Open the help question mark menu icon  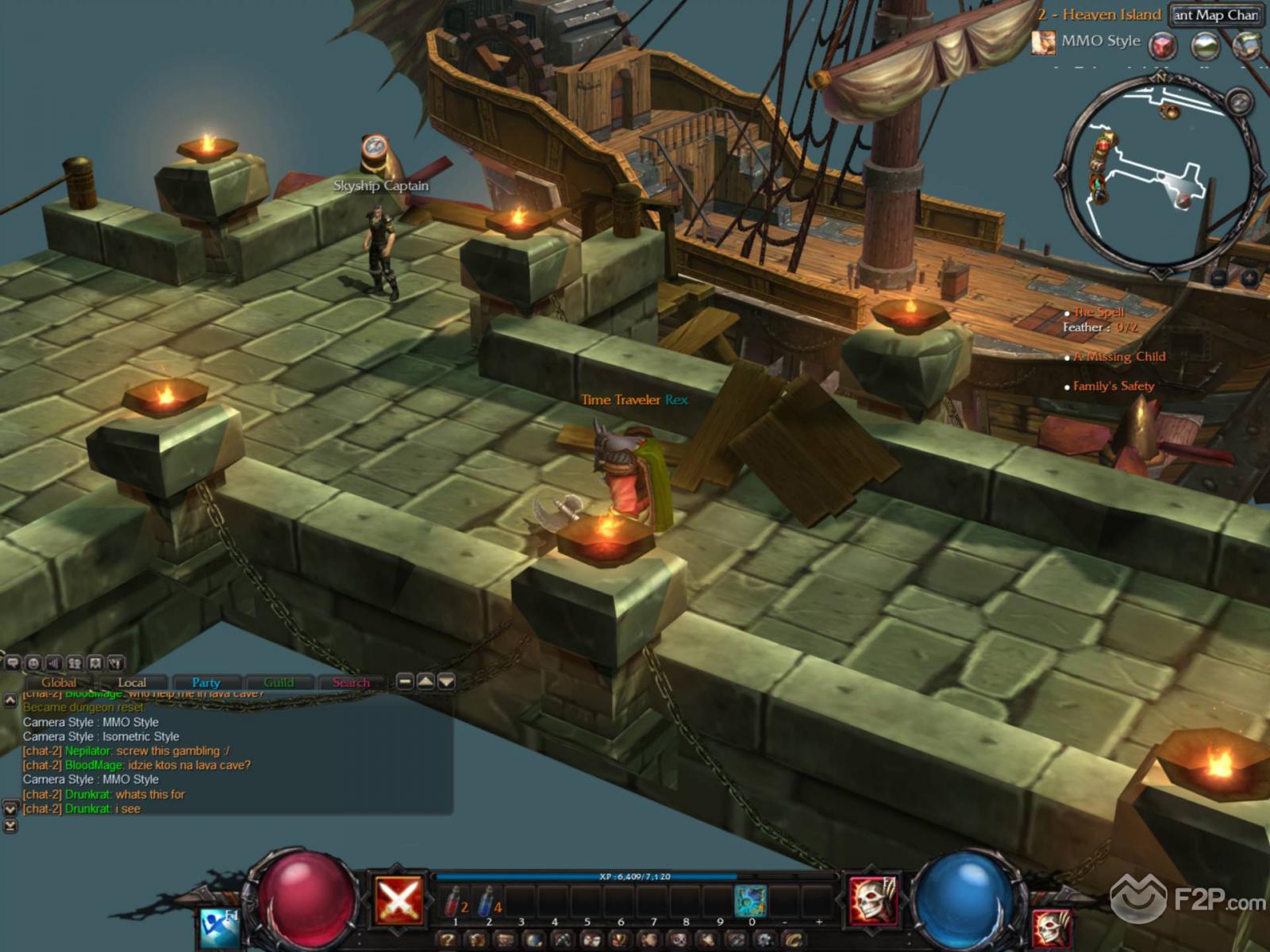(449, 941)
